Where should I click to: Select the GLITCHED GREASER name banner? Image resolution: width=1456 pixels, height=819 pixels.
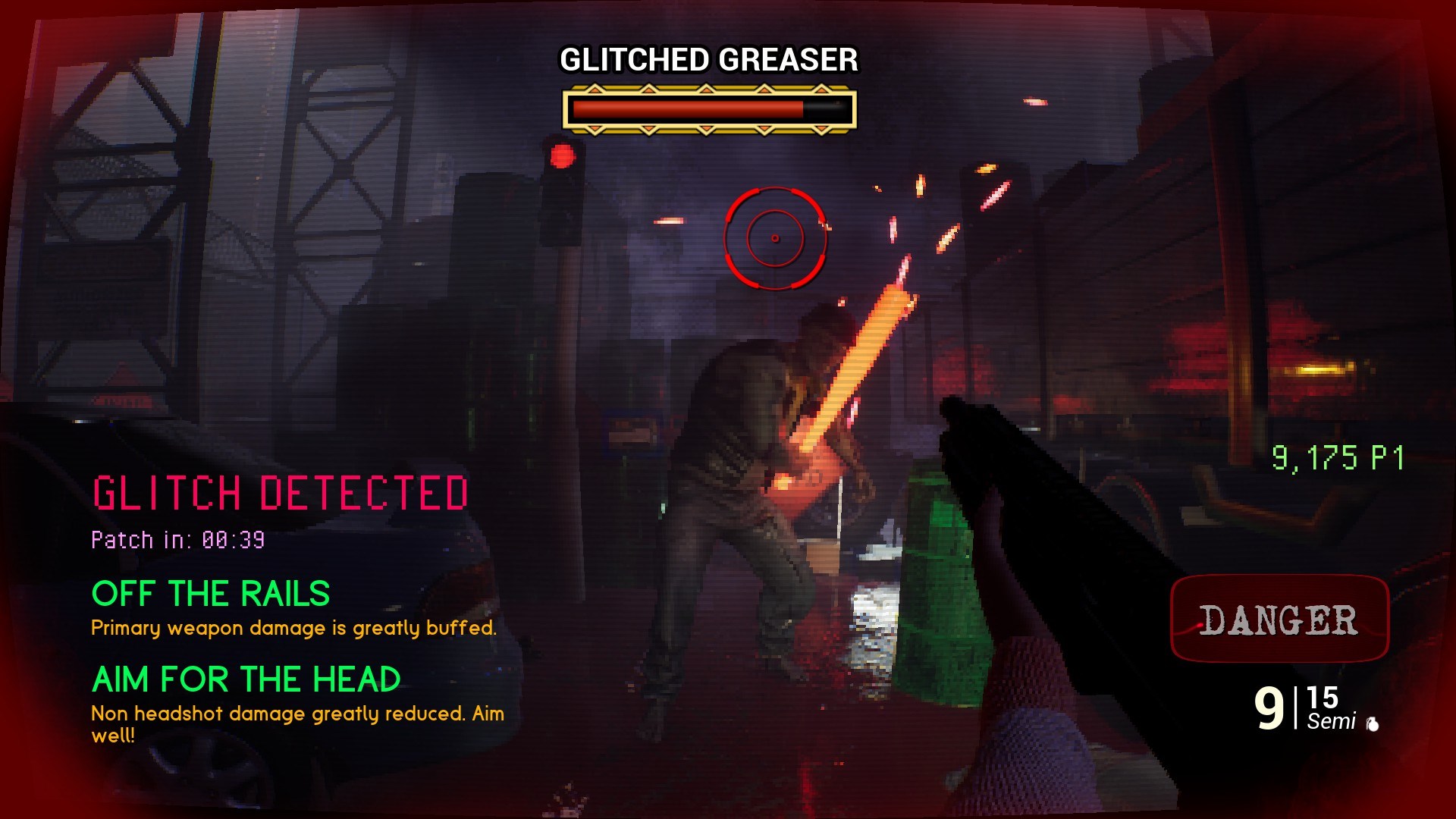(708, 57)
